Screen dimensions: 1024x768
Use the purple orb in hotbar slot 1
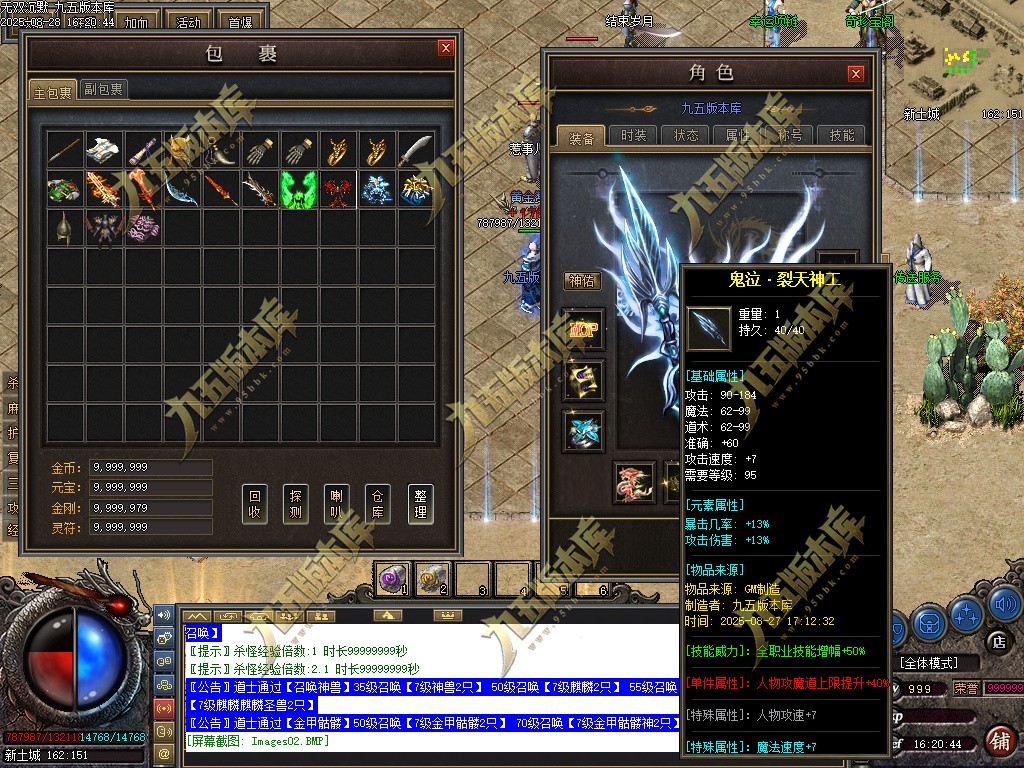pyautogui.click(x=392, y=577)
